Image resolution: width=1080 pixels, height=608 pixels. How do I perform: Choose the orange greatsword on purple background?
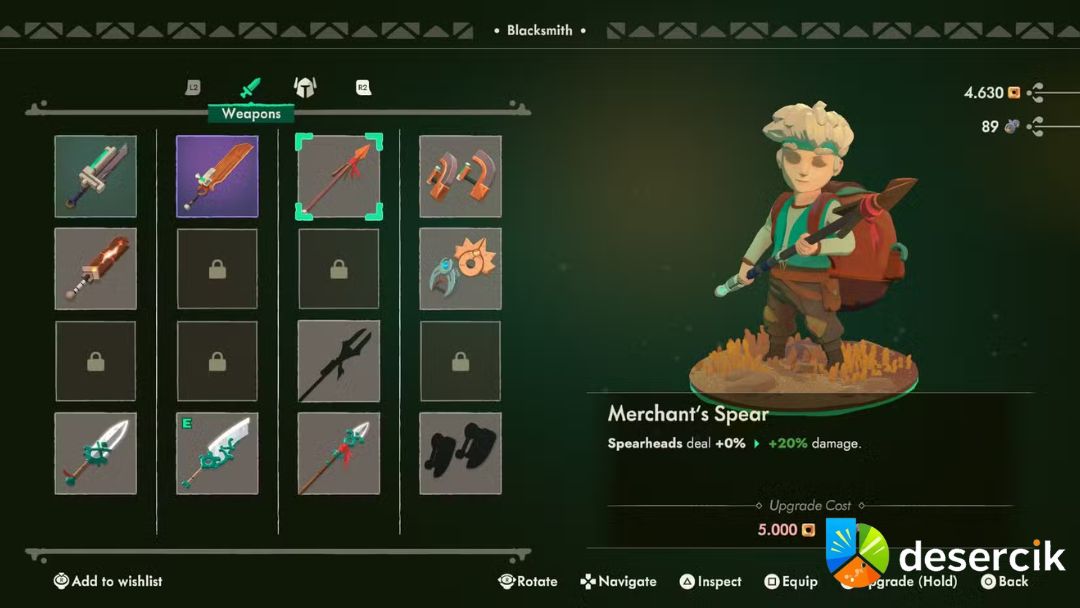217,177
